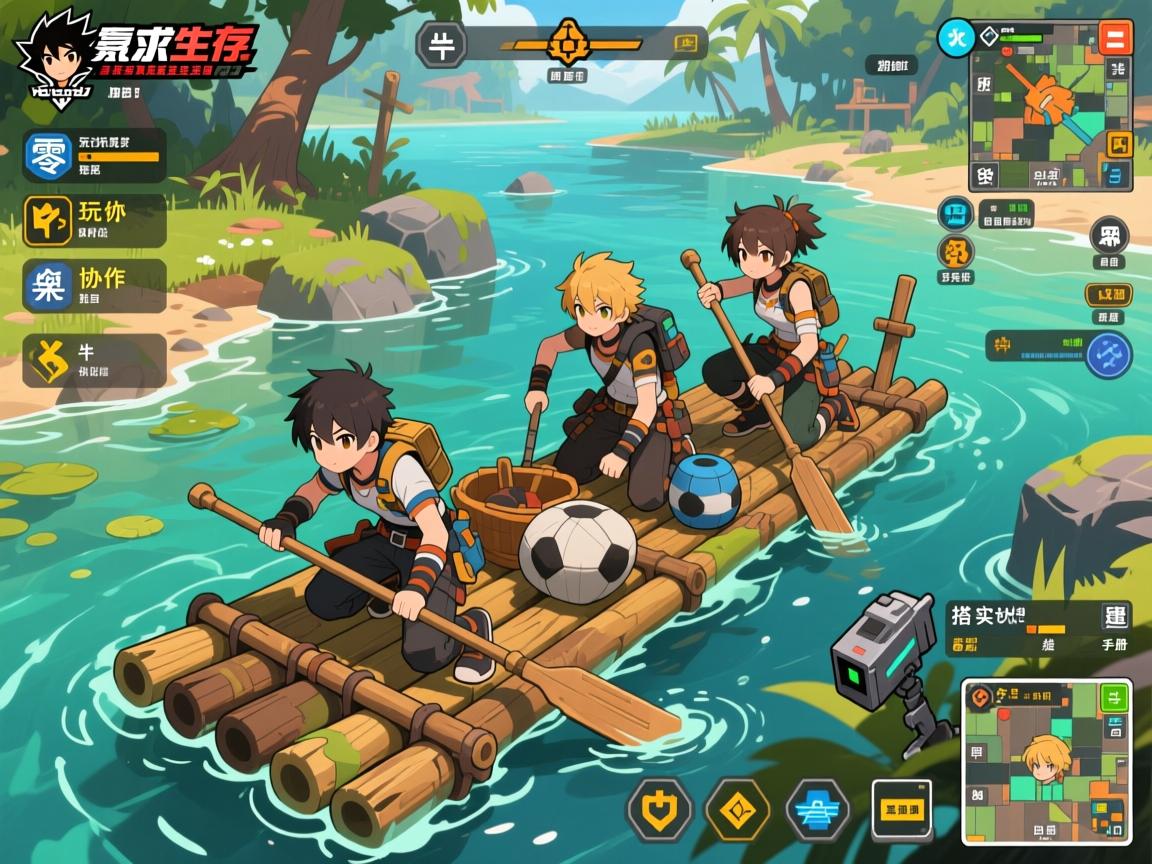This screenshot has width=1152, height=864.
Task: Activate the yellow diamond hexagon ability
Action: coord(738,808)
